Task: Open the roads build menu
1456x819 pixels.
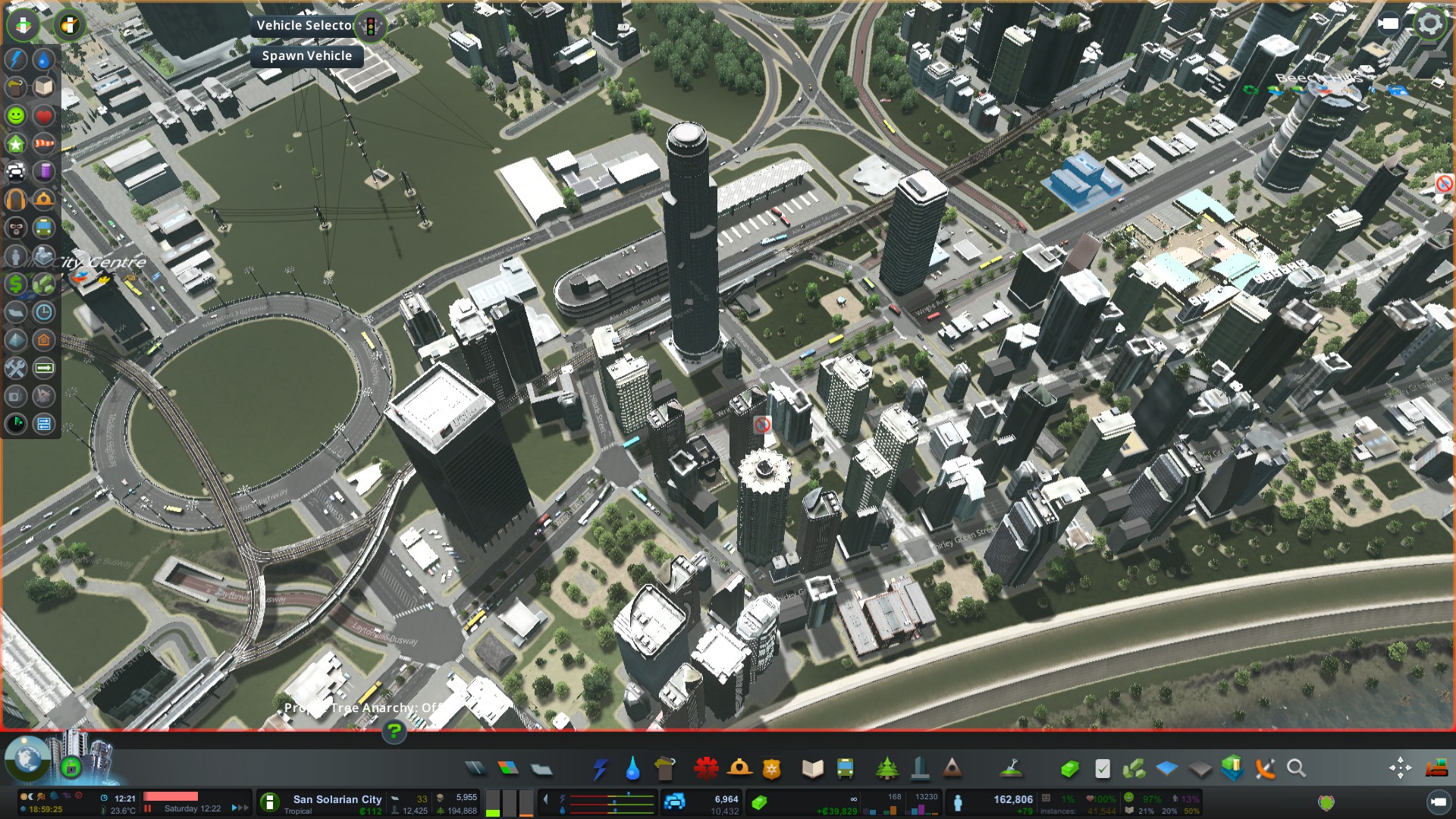Action: 475,769
